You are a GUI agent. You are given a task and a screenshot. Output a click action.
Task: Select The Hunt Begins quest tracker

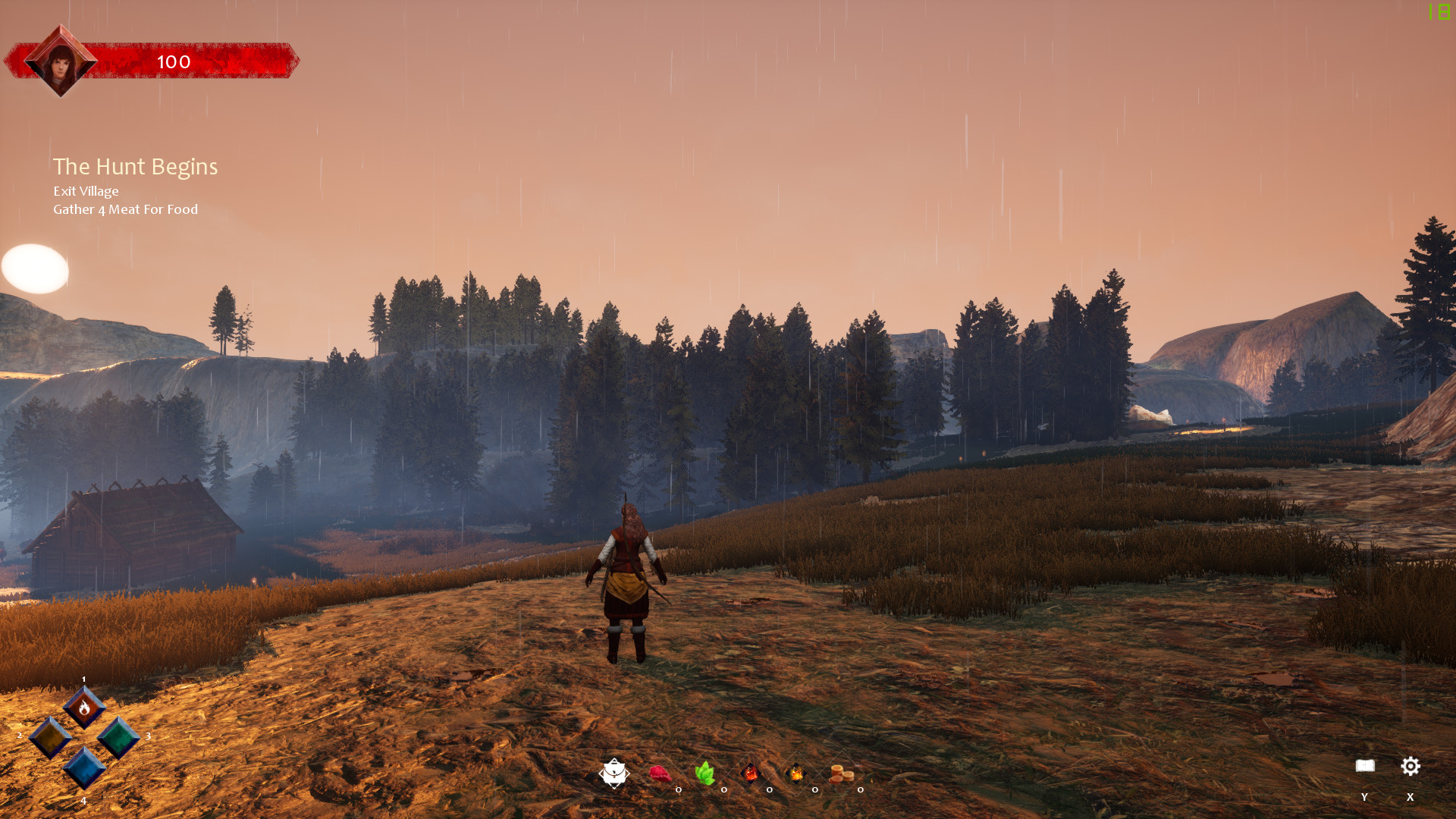tap(135, 167)
